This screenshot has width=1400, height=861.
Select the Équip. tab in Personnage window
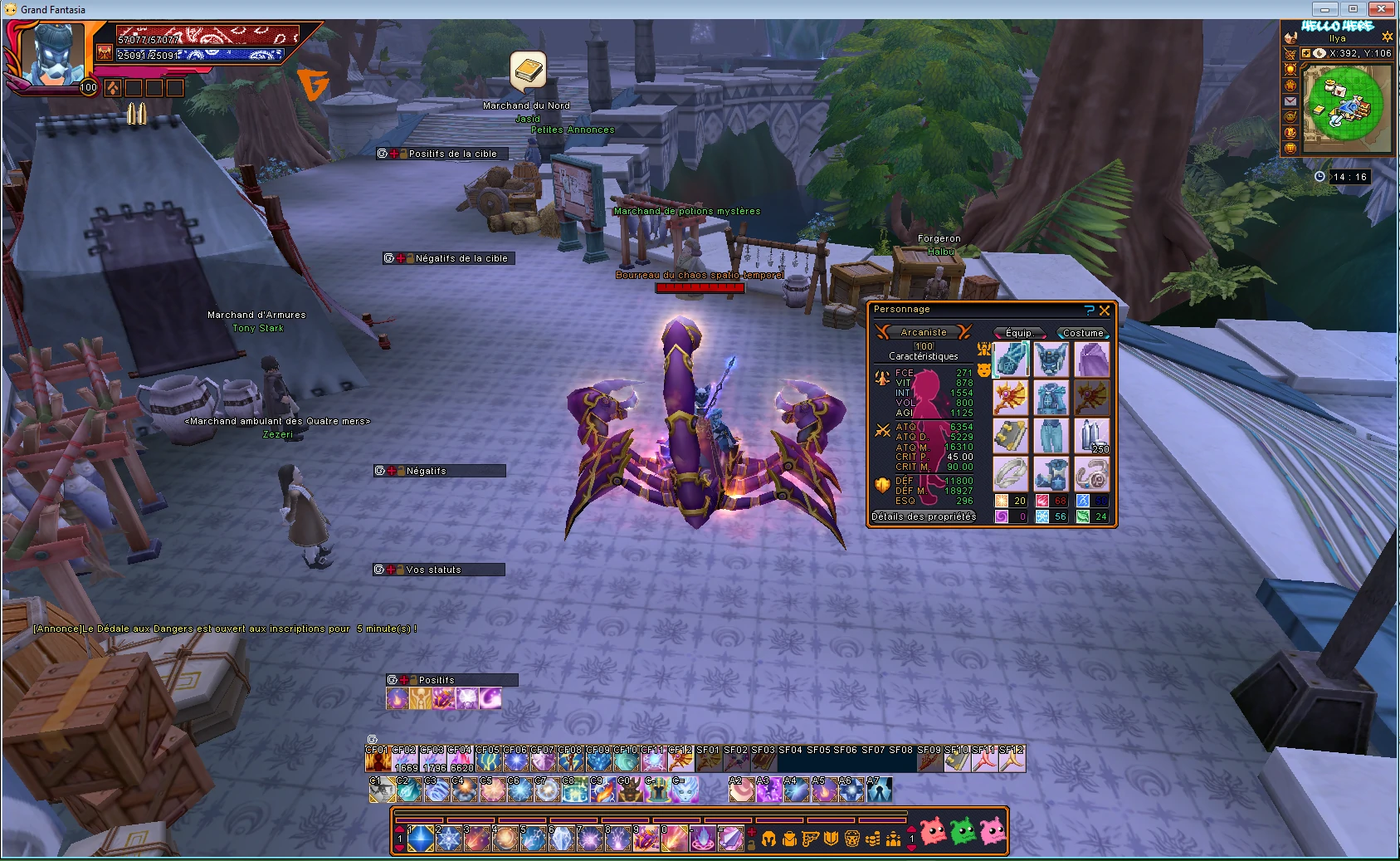coord(1019,333)
